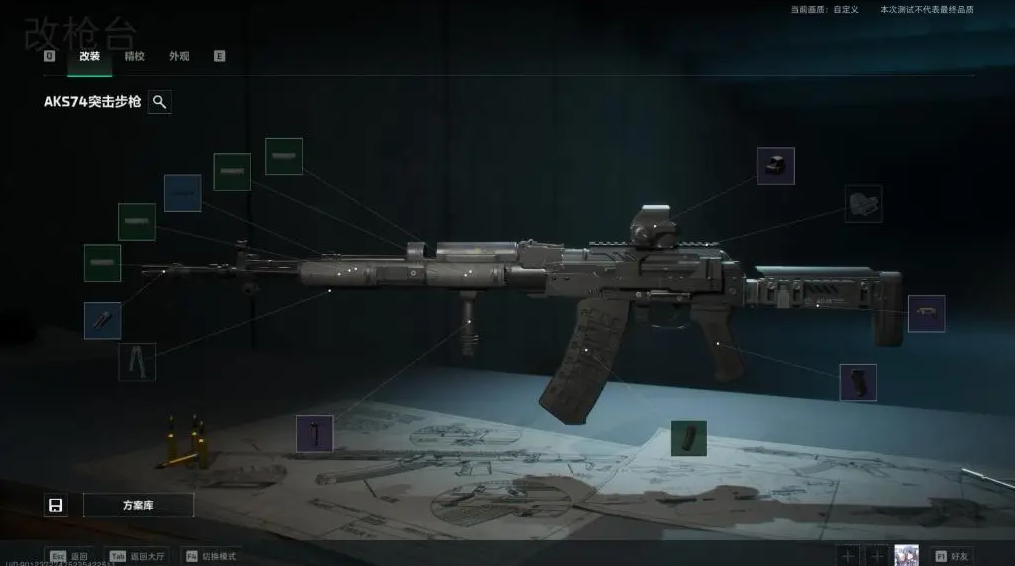1015x566 pixels.
Task: Open the player avatar portrait
Action: (x=907, y=556)
